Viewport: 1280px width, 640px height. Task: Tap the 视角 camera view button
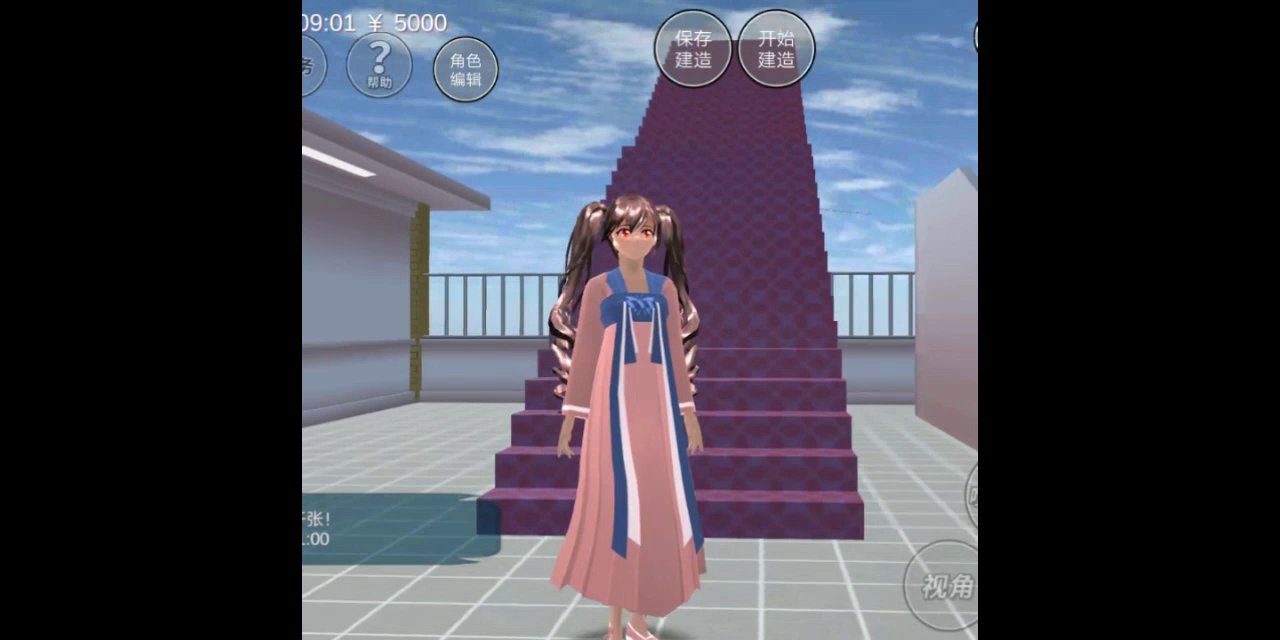(x=943, y=585)
